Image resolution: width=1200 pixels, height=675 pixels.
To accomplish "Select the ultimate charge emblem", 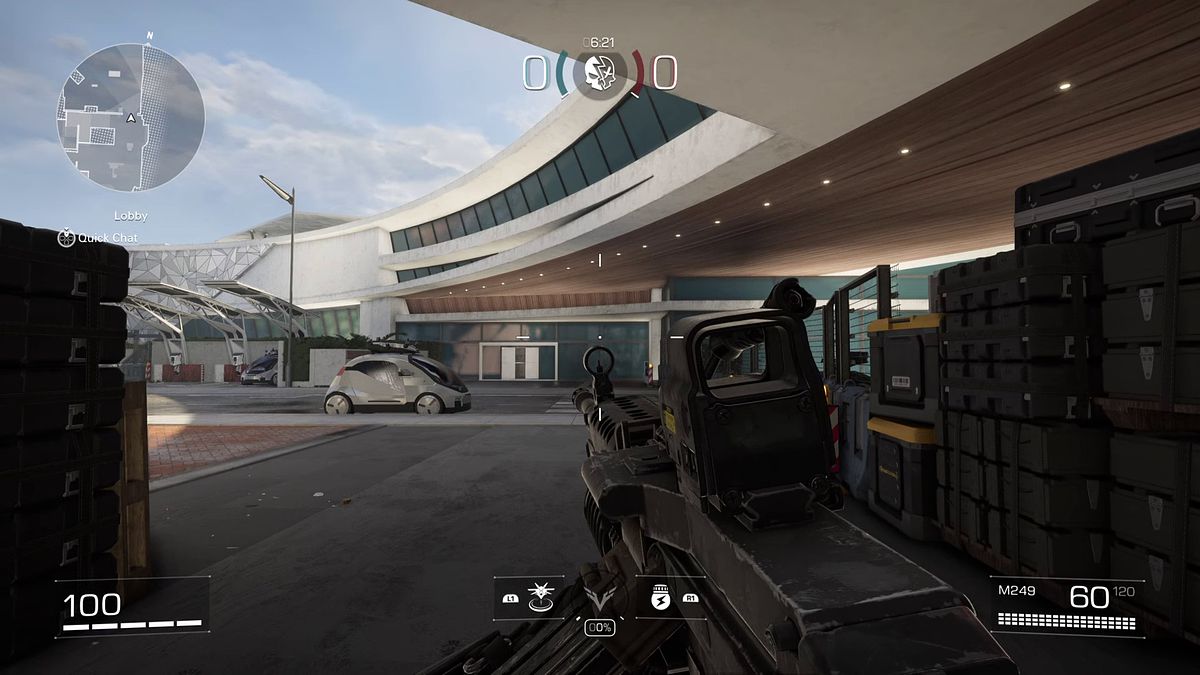I will 600,603.
